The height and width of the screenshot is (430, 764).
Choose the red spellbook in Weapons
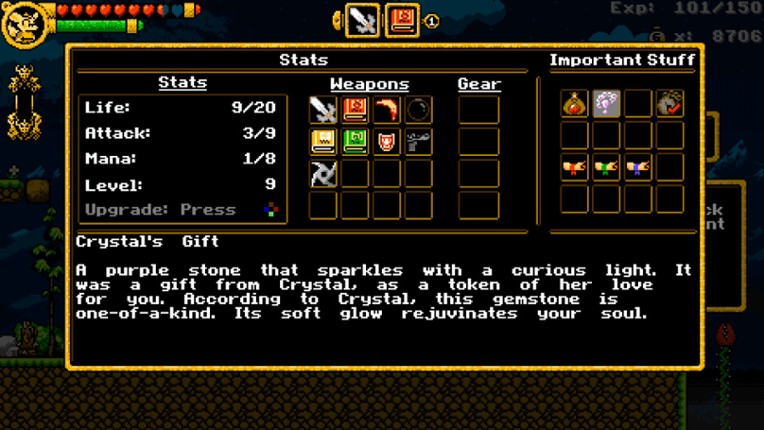click(x=354, y=110)
